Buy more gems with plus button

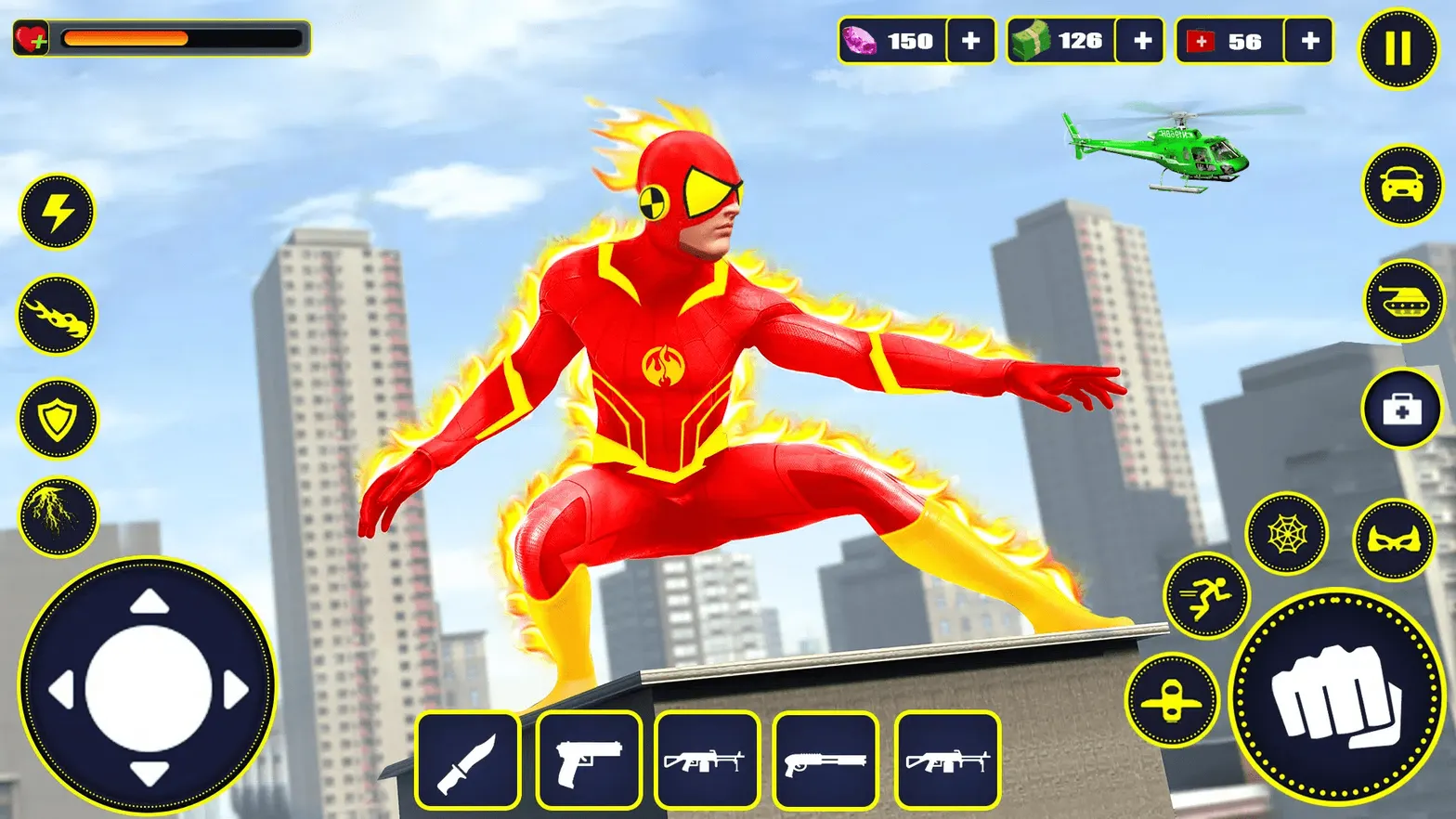click(x=971, y=40)
